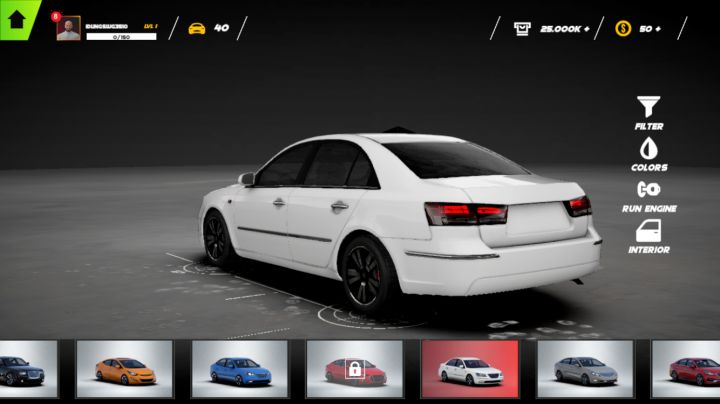Open the Filter options
This screenshot has width=720, height=404.
tap(649, 112)
